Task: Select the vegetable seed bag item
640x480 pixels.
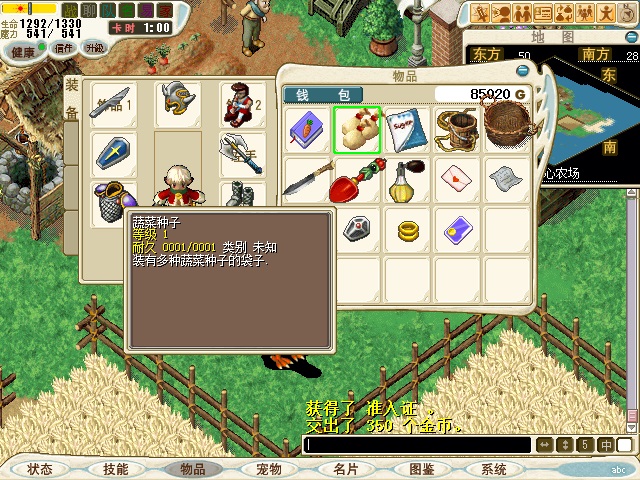Action: (x=357, y=129)
